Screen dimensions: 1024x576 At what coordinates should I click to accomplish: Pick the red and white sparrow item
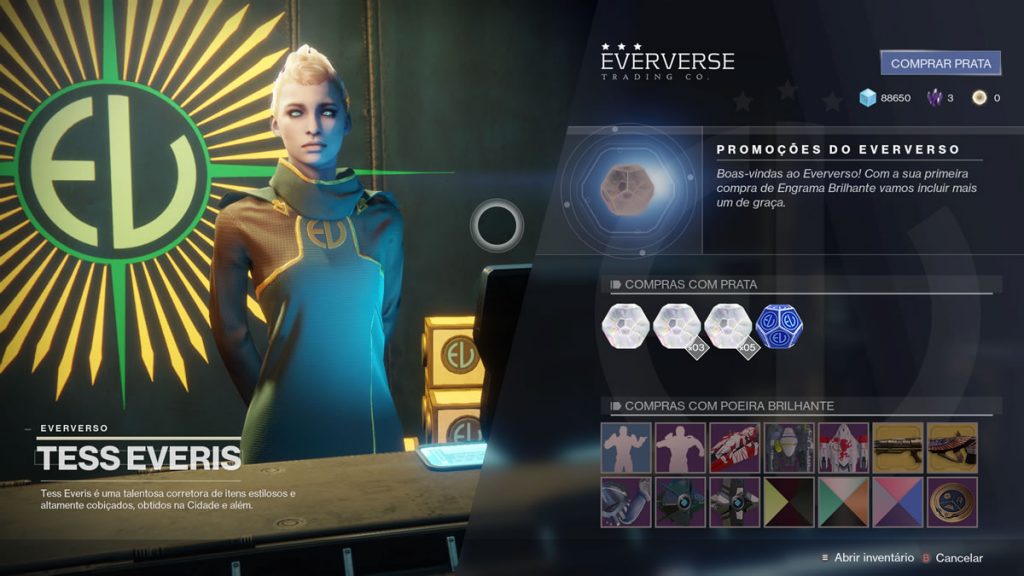(x=734, y=447)
